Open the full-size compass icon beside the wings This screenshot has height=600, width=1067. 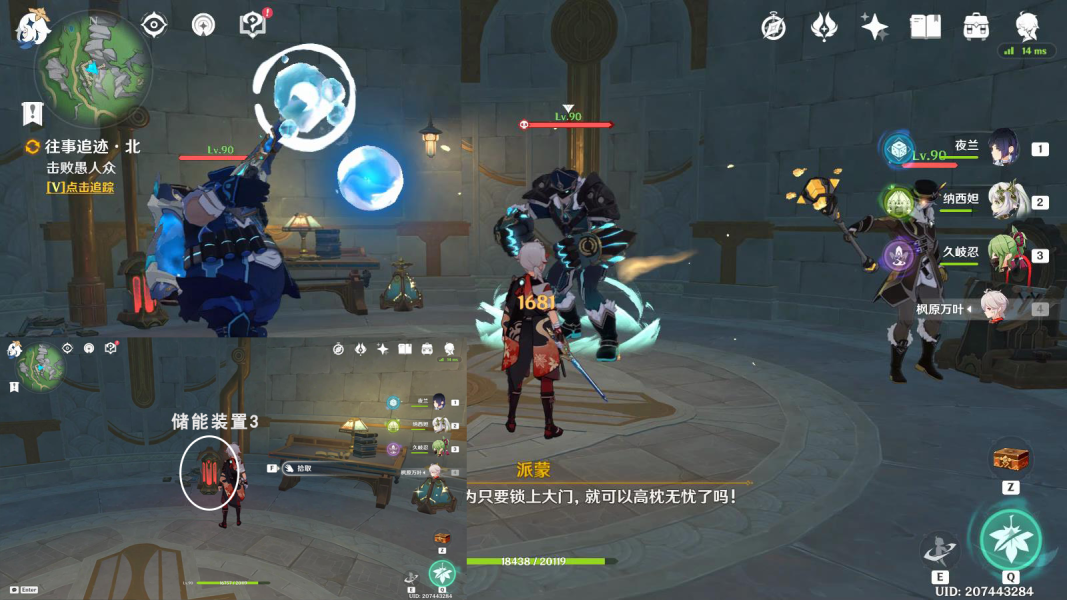point(773,27)
